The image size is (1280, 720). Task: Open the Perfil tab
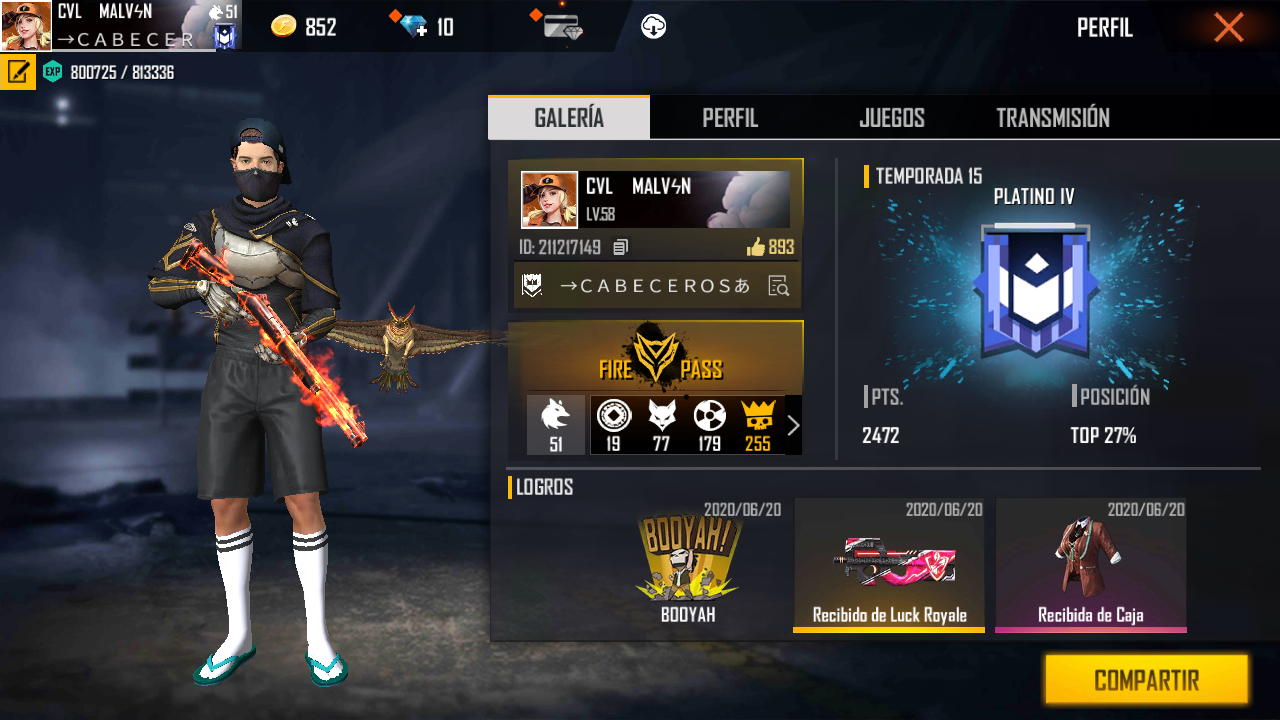tap(730, 118)
